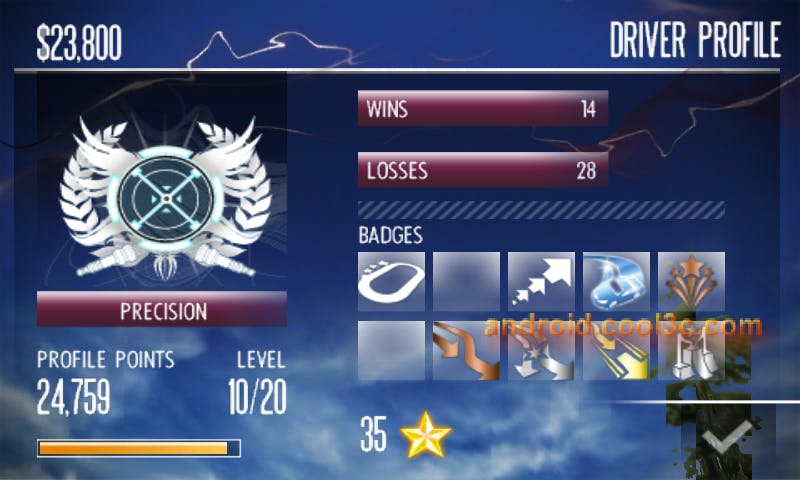Select the blue car badge
Viewport: 800px width, 480px height.
click(x=616, y=281)
